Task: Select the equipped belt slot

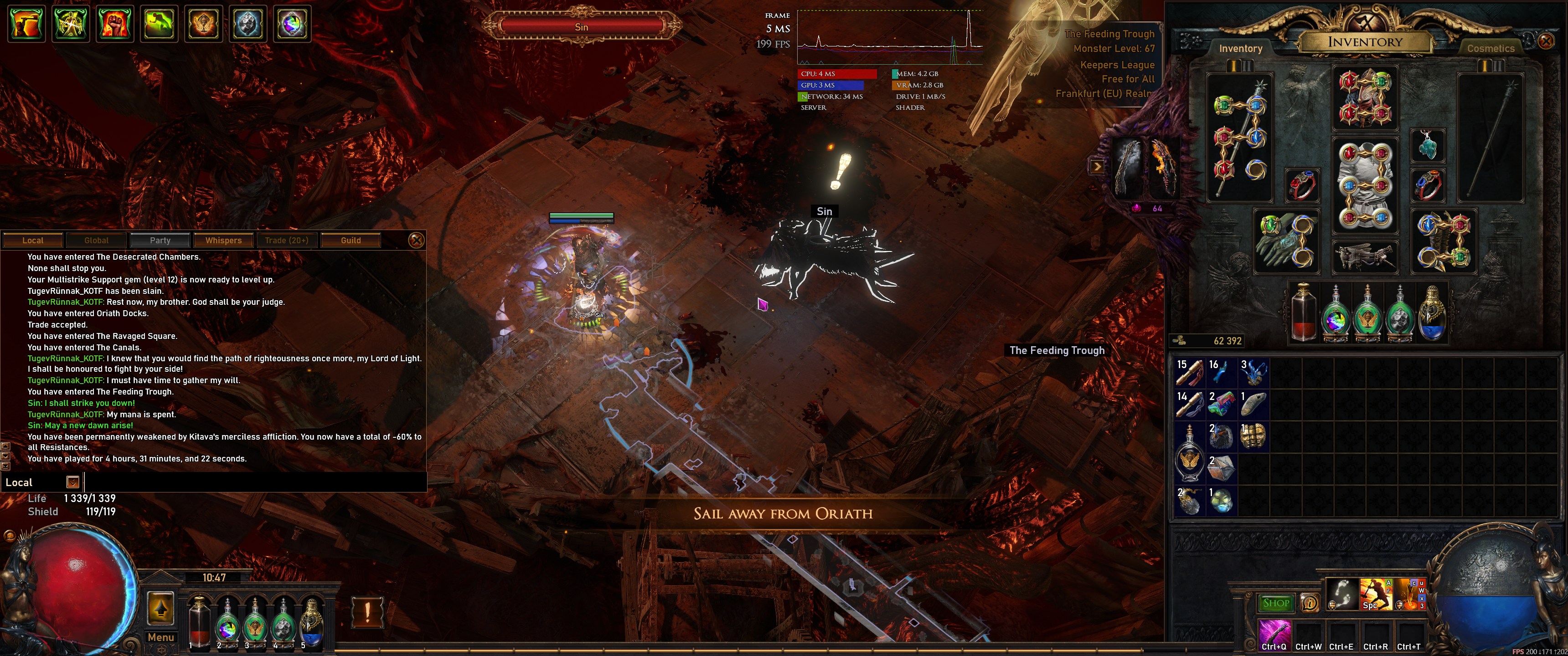Action: (1364, 256)
